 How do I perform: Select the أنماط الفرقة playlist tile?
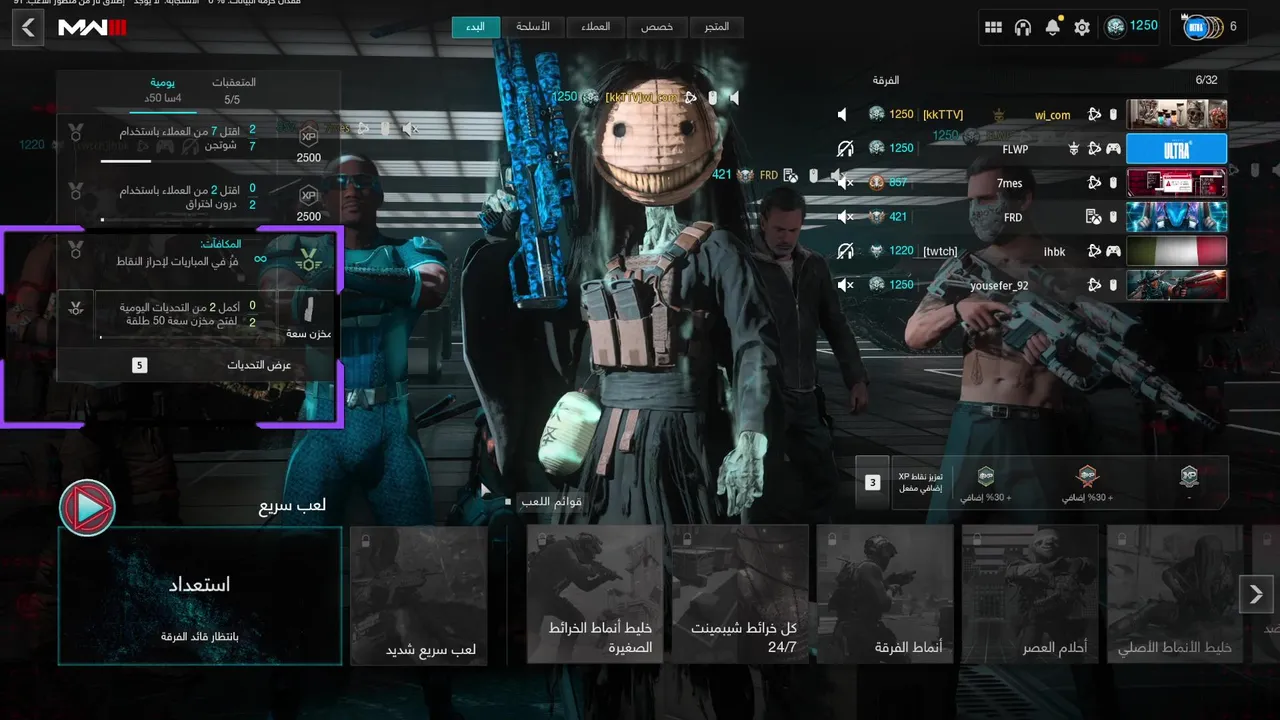885,595
